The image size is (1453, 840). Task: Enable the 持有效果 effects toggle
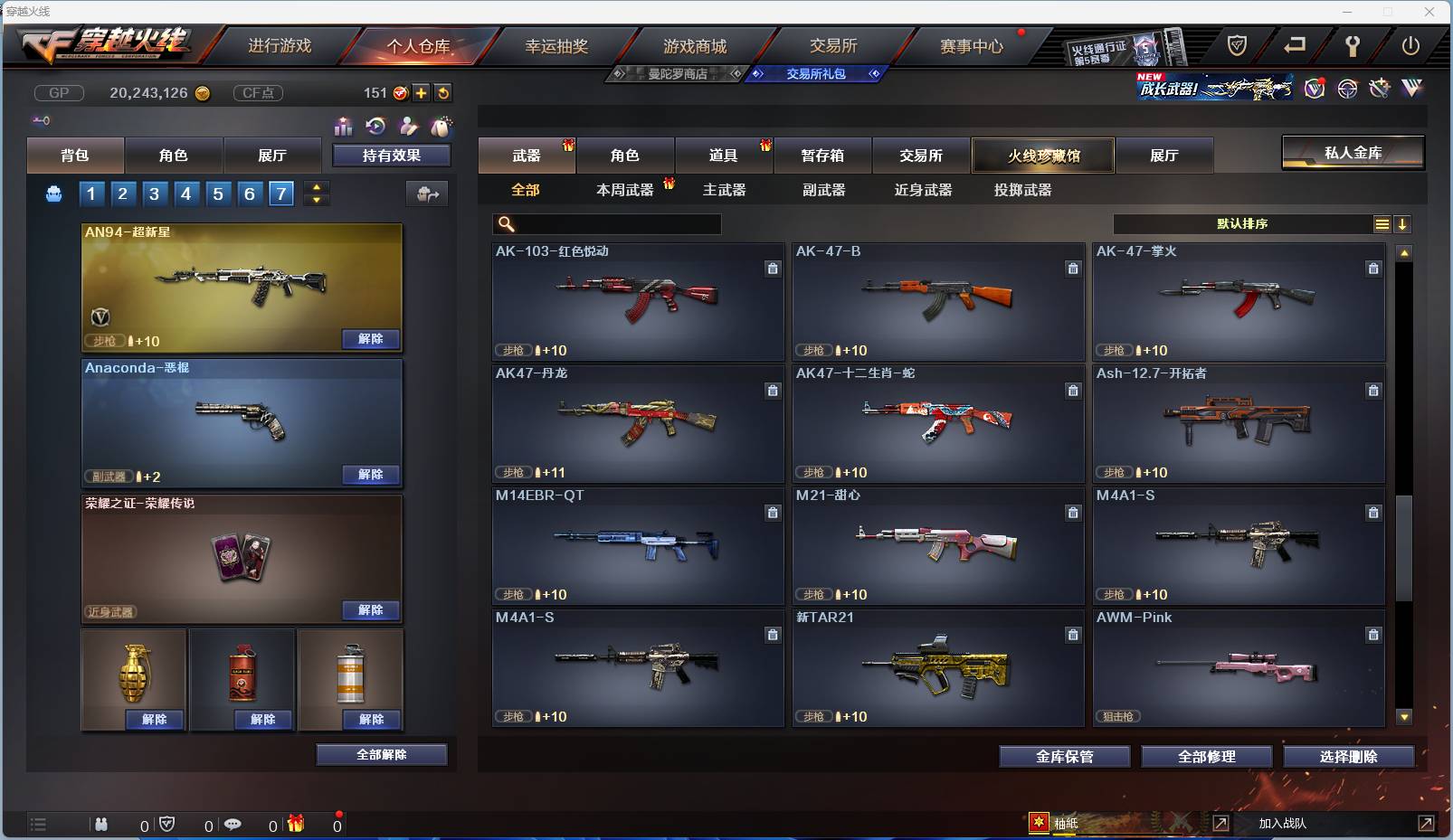[x=392, y=155]
